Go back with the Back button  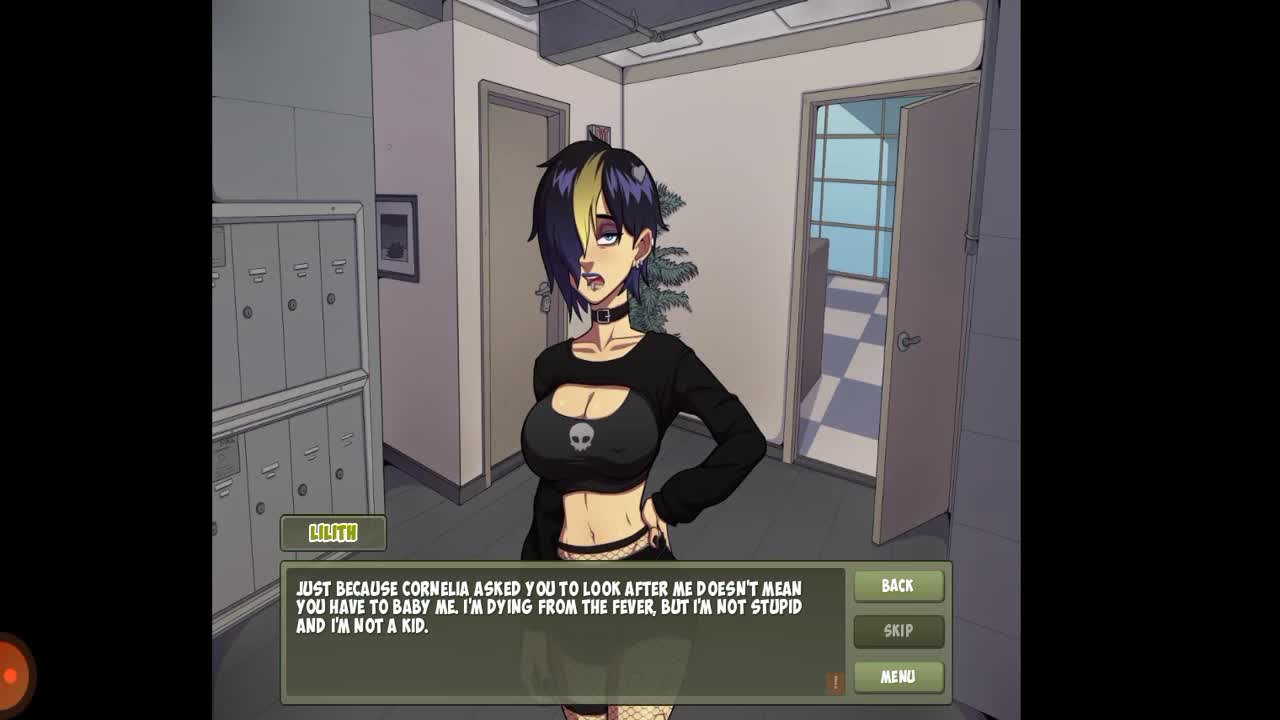pyautogui.click(x=898, y=586)
